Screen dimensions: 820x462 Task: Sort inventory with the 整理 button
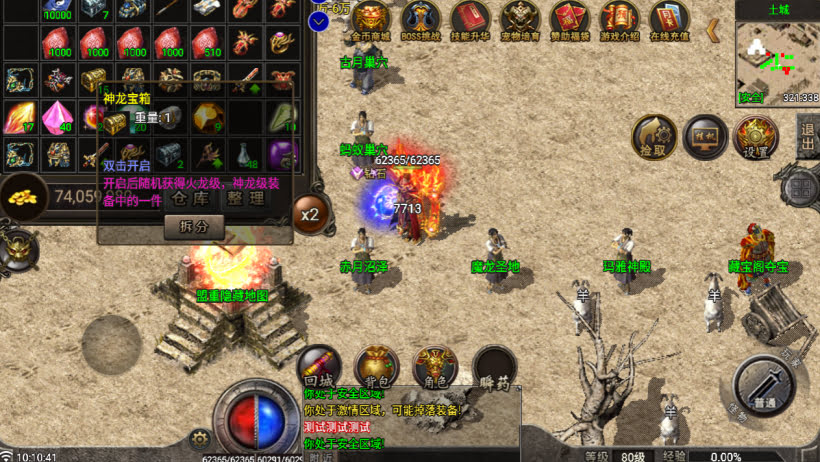245,197
